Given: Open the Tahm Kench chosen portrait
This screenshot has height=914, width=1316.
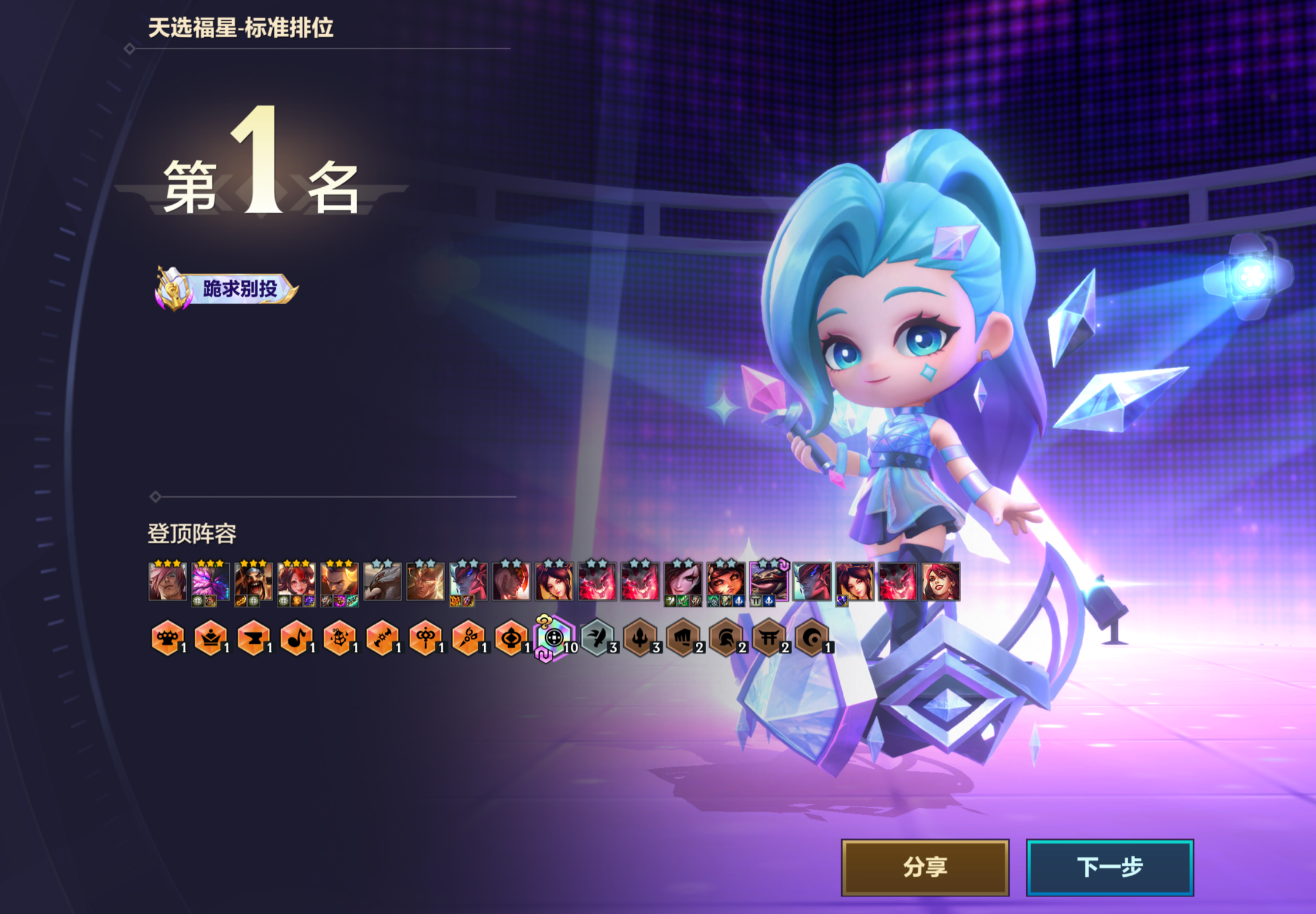Looking at the screenshot, I should (x=768, y=582).
